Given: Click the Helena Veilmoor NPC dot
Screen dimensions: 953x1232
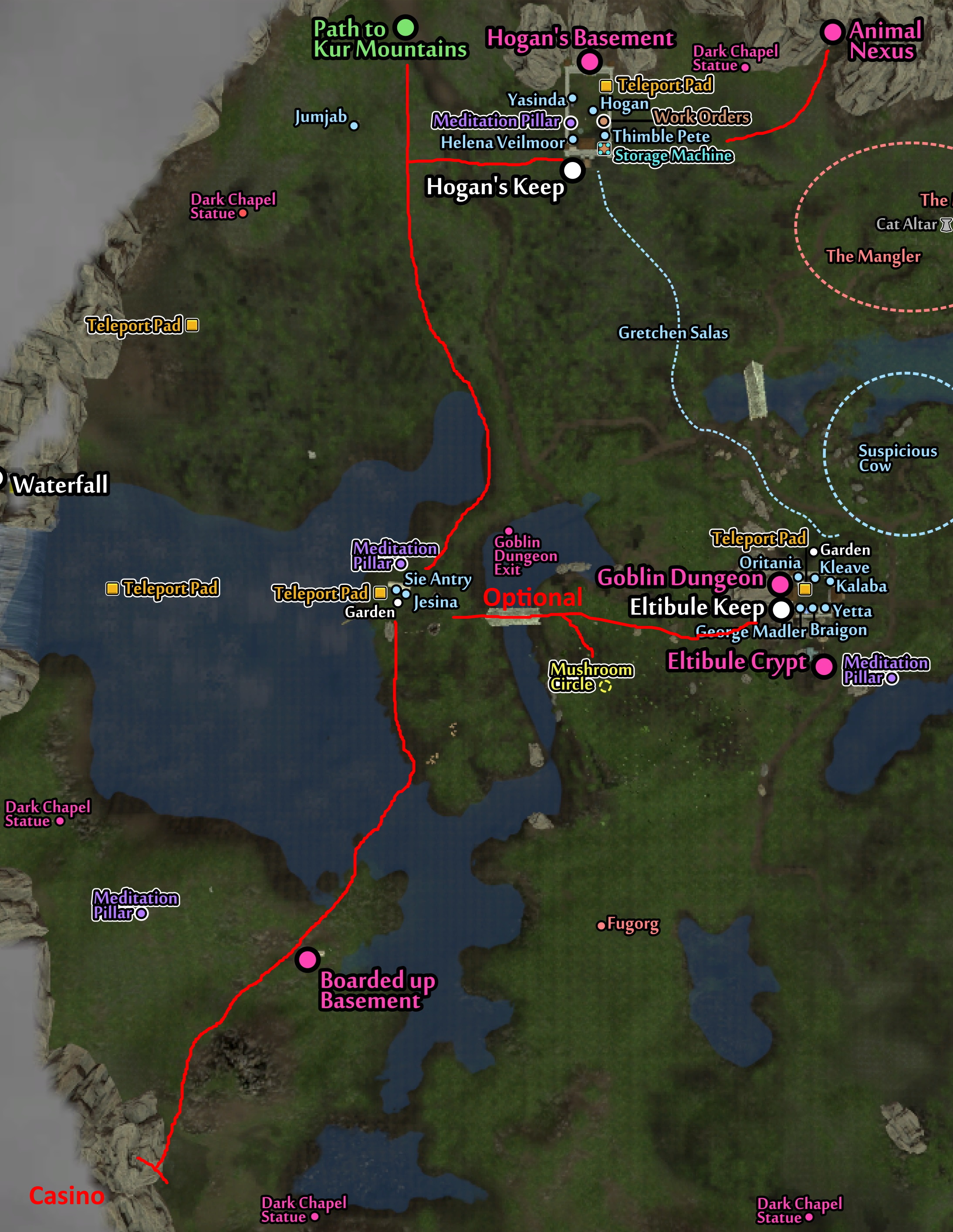Looking at the screenshot, I should click(573, 139).
